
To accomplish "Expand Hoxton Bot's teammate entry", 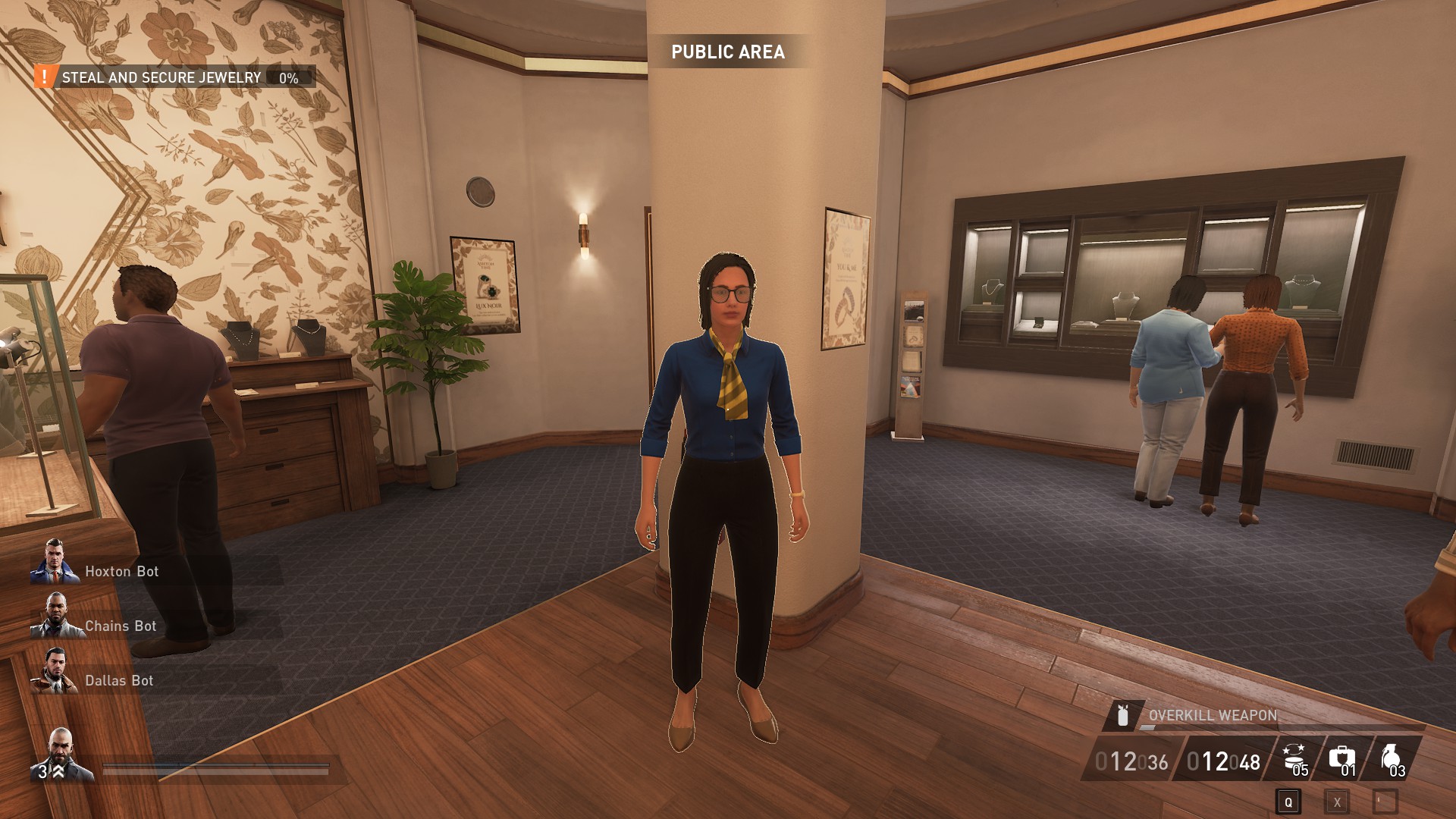I will pyautogui.click(x=121, y=572).
